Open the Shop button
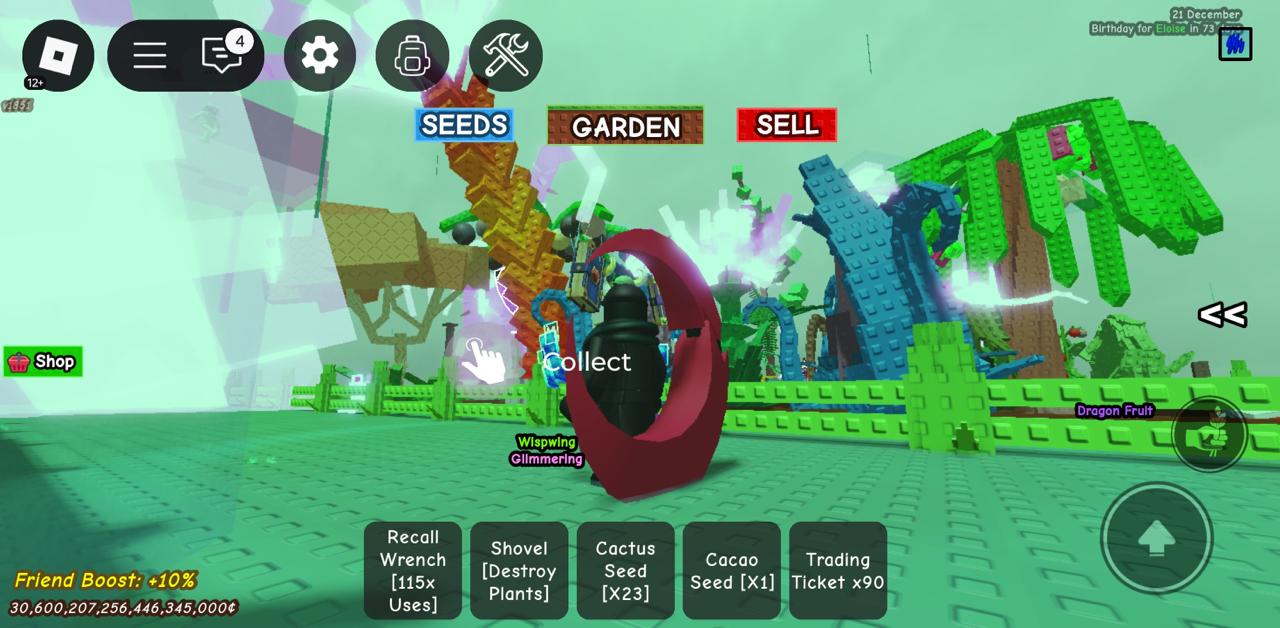 click(43, 362)
